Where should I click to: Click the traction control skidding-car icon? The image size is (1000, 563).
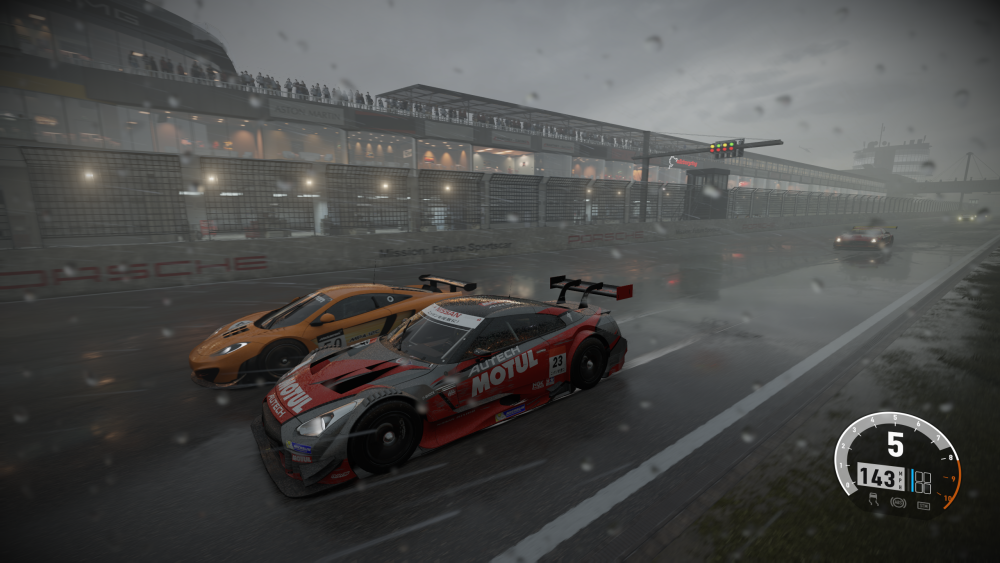pos(872,497)
